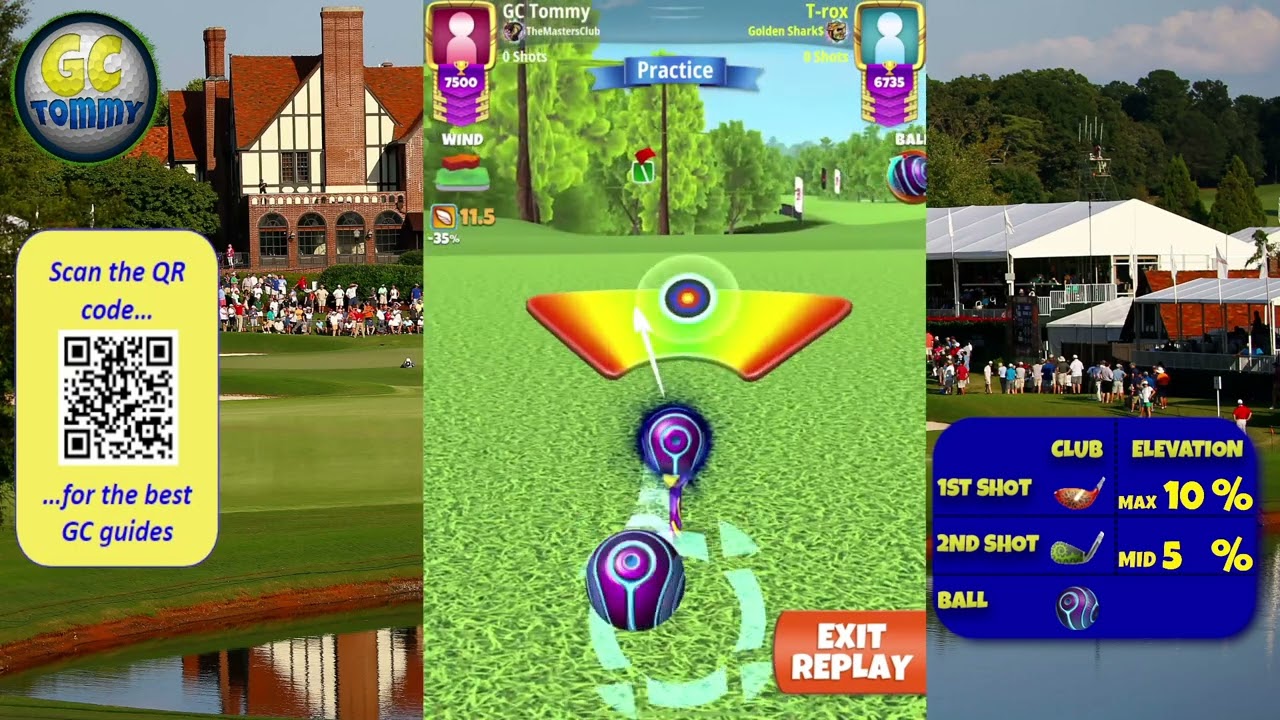Click the GC Tommy channel logo
The height and width of the screenshot is (720, 1280).
[x=85, y=87]
